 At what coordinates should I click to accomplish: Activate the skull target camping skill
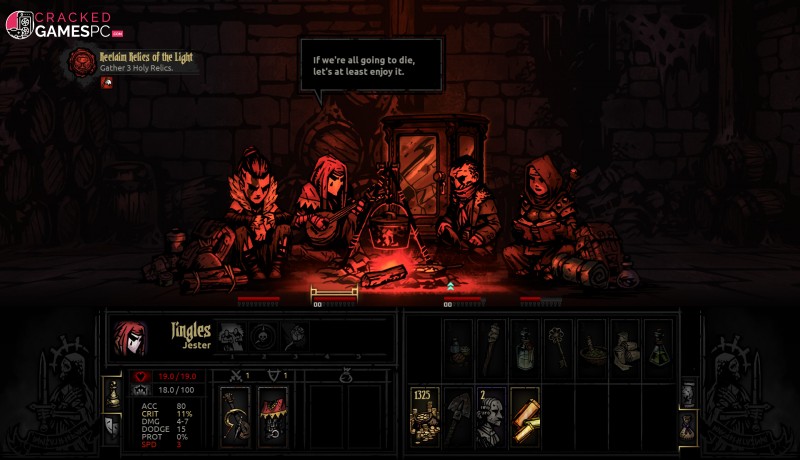[263, 336]
